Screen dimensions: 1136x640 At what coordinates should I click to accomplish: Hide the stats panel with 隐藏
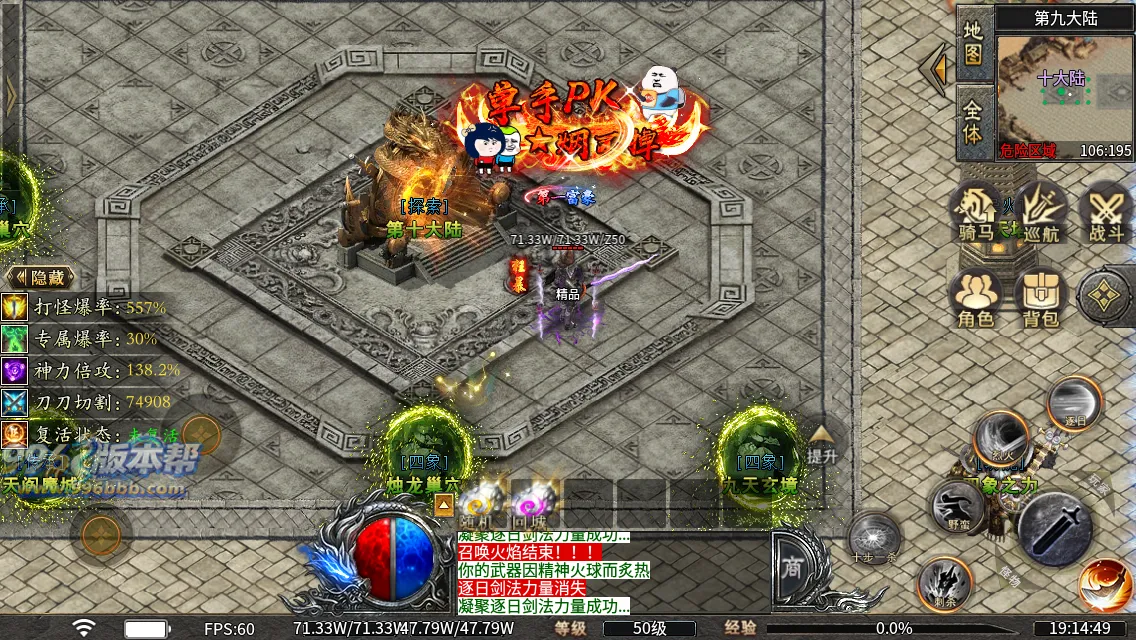40,277
